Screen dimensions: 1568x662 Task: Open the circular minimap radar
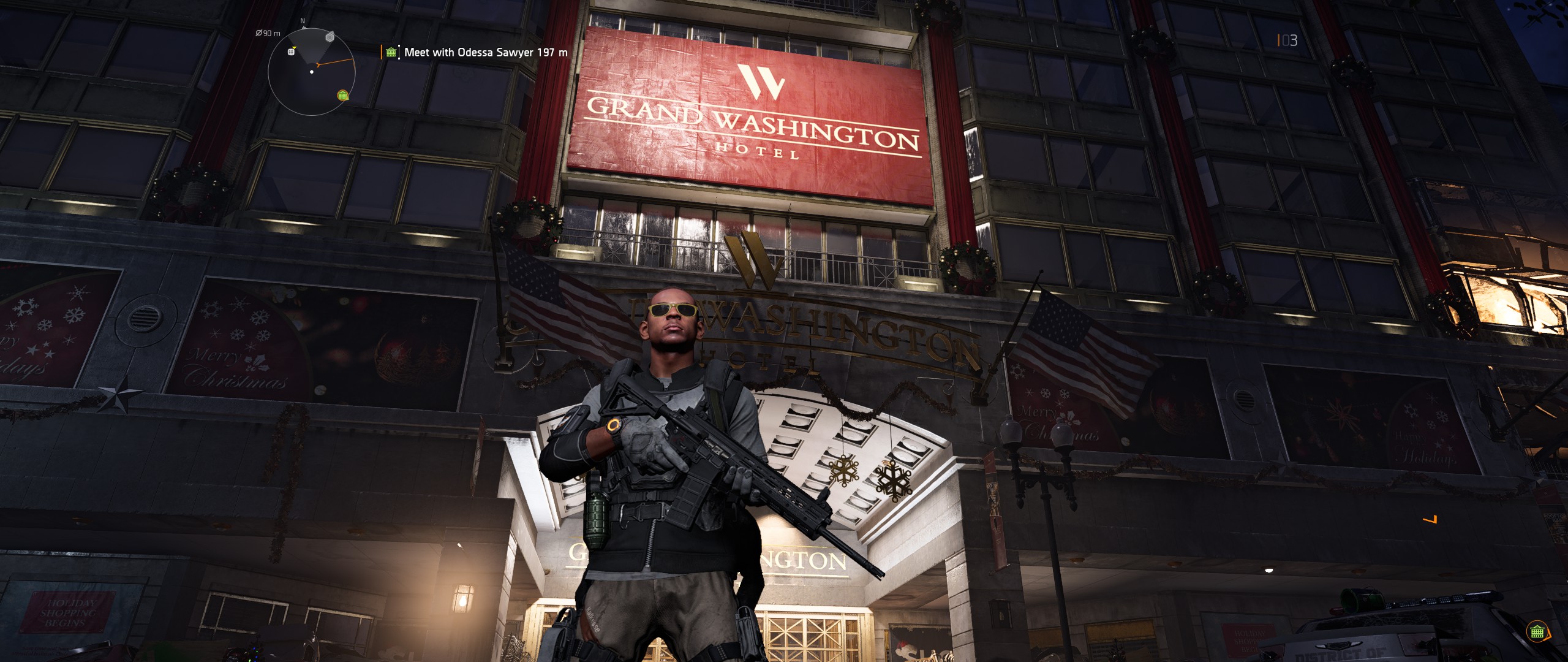[312, 72]
